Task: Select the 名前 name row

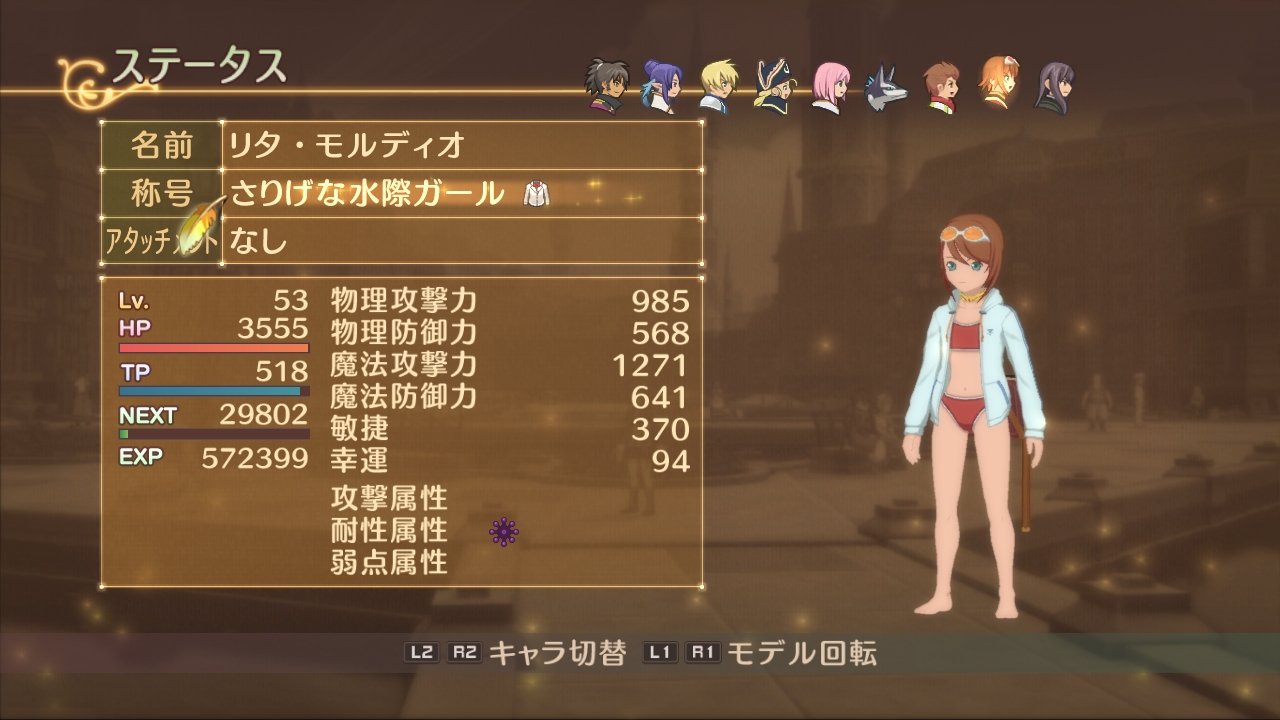Action: [x=400, y=146]
